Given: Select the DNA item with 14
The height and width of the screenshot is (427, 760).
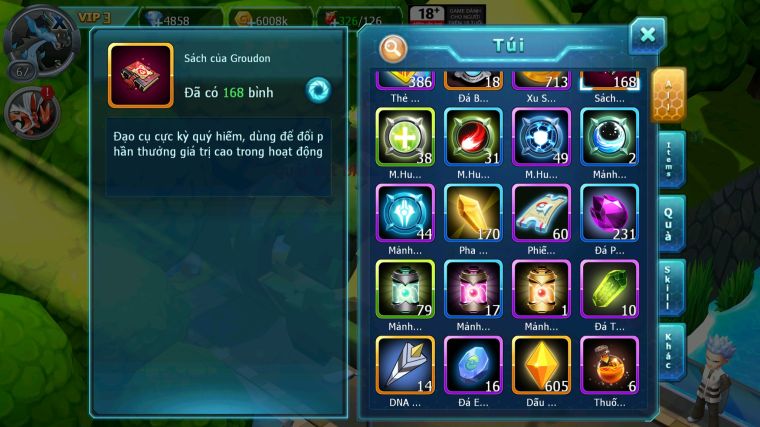Looking at the screenshot, I should tap(405, 364).
